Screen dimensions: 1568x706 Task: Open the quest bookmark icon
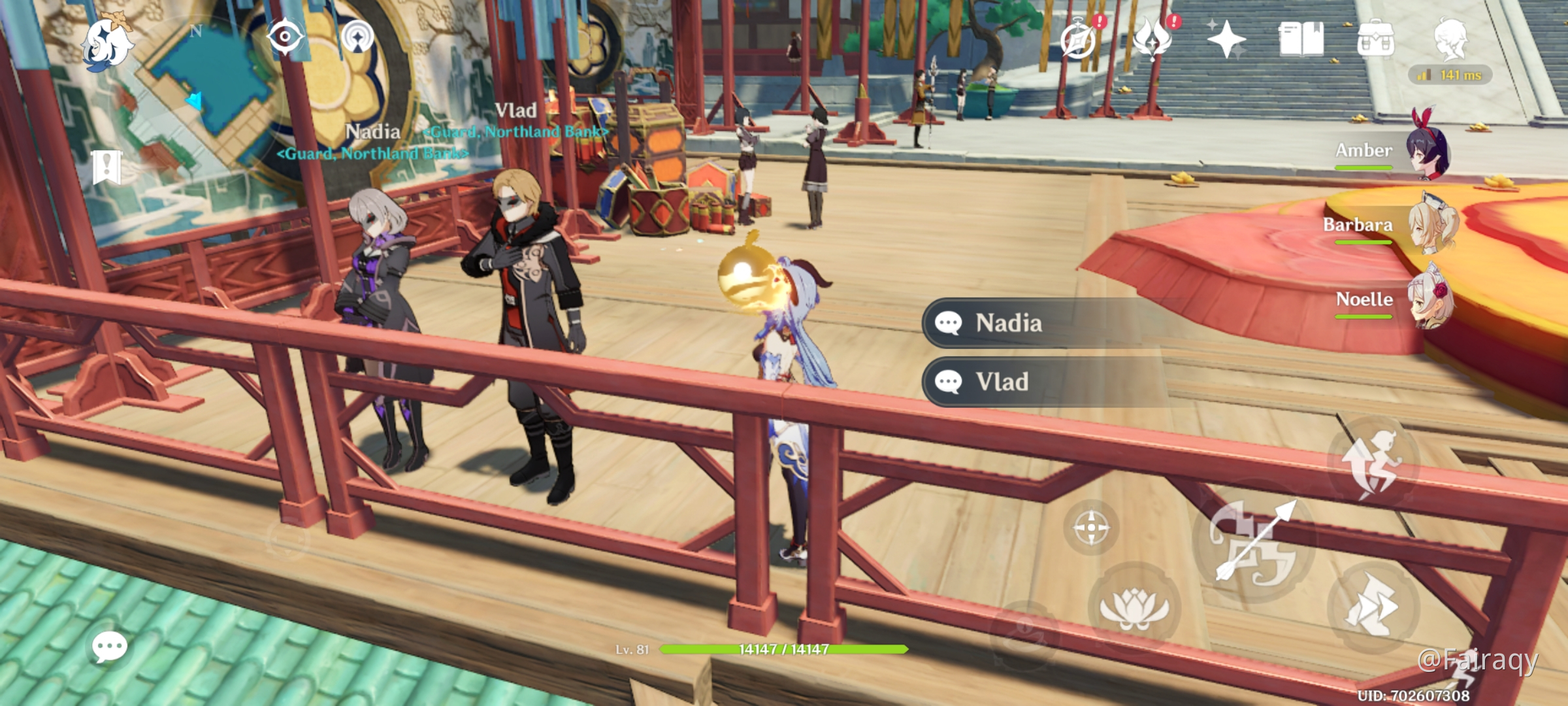pos(106,167)
